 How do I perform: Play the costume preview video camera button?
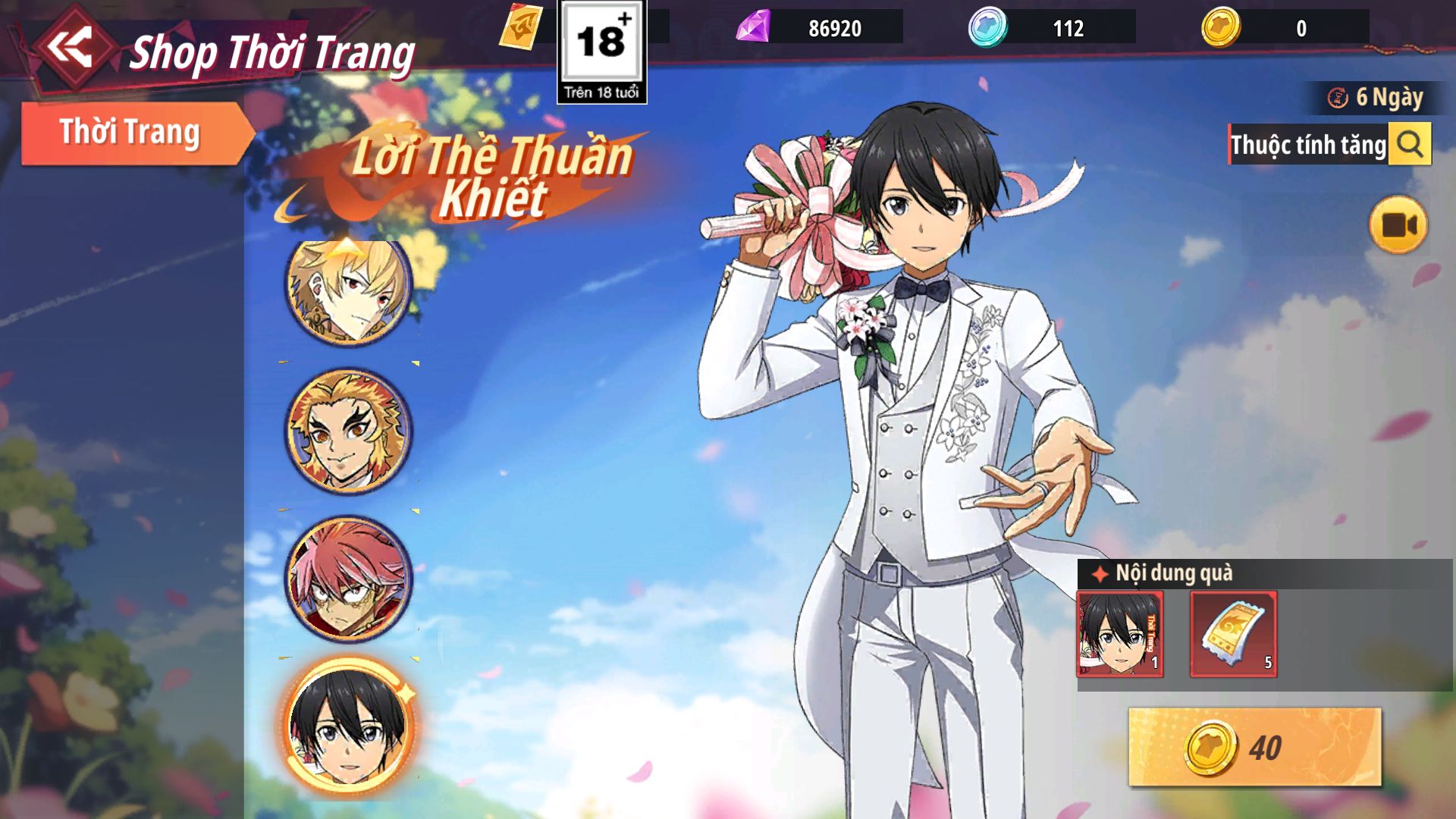(1398, 225)
